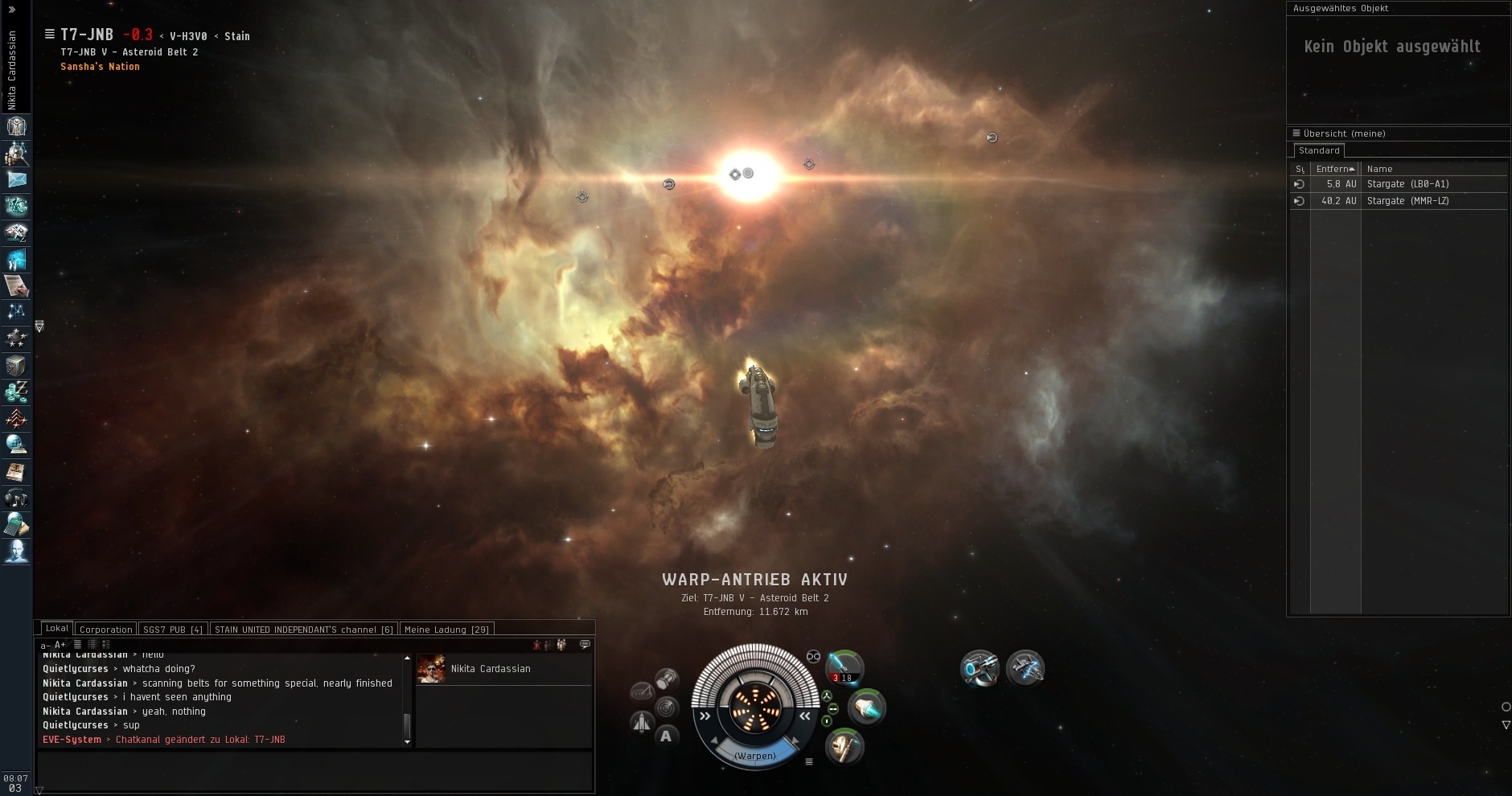Sort the overview by the Name column
The height and width of the screenshot is (796, 1512).
tap(1379, 169)
